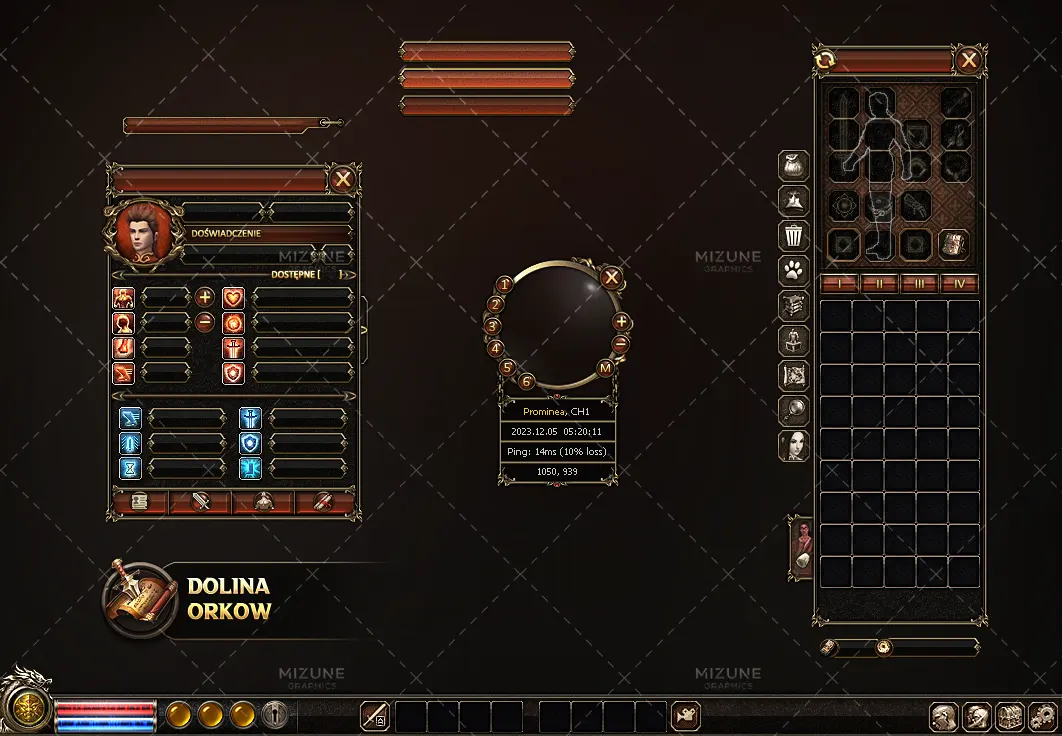
Task: Open the sword tab in character window
Action: [200, 502]
